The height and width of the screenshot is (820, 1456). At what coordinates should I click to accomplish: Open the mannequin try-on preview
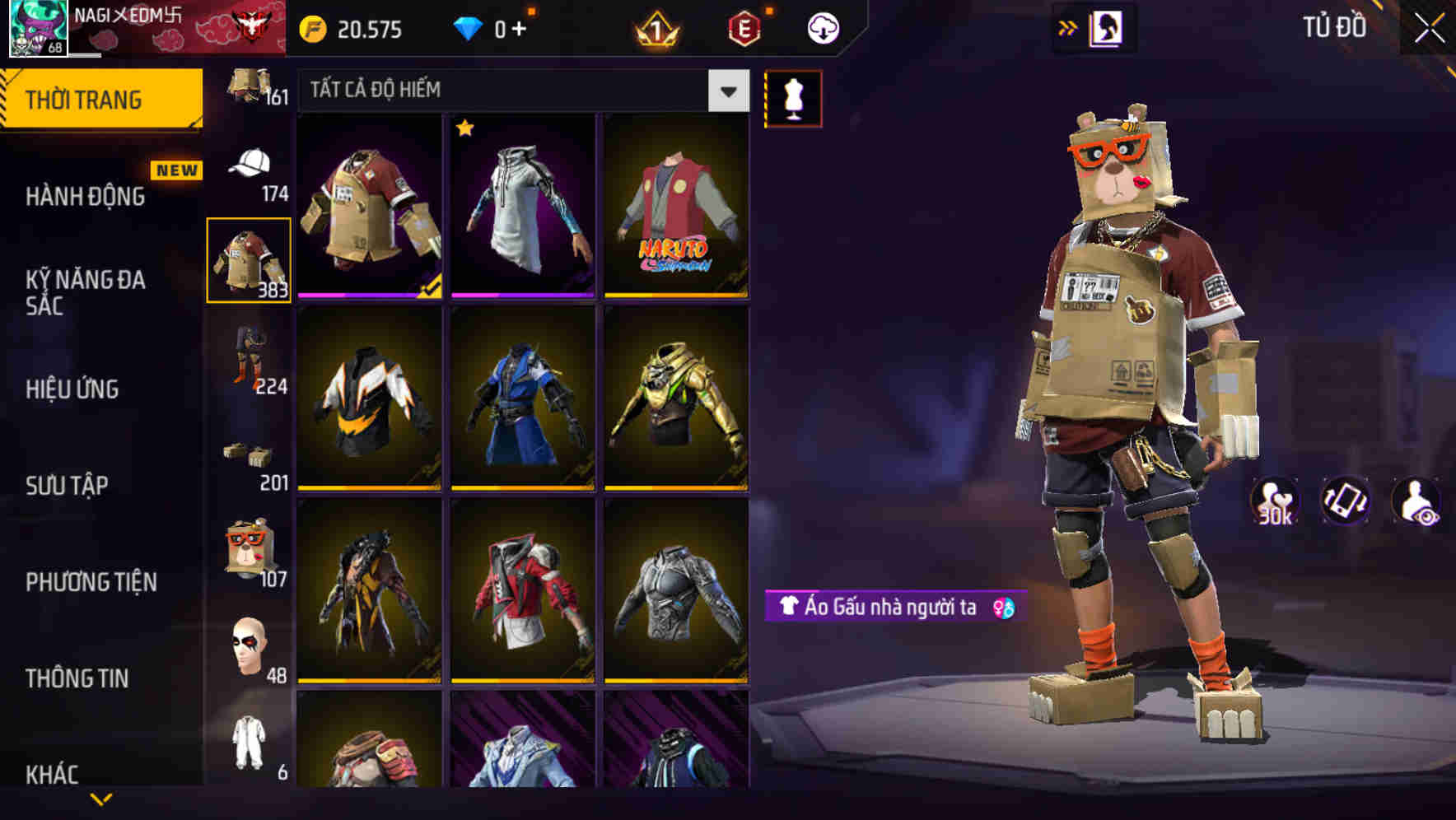[793, 98]
